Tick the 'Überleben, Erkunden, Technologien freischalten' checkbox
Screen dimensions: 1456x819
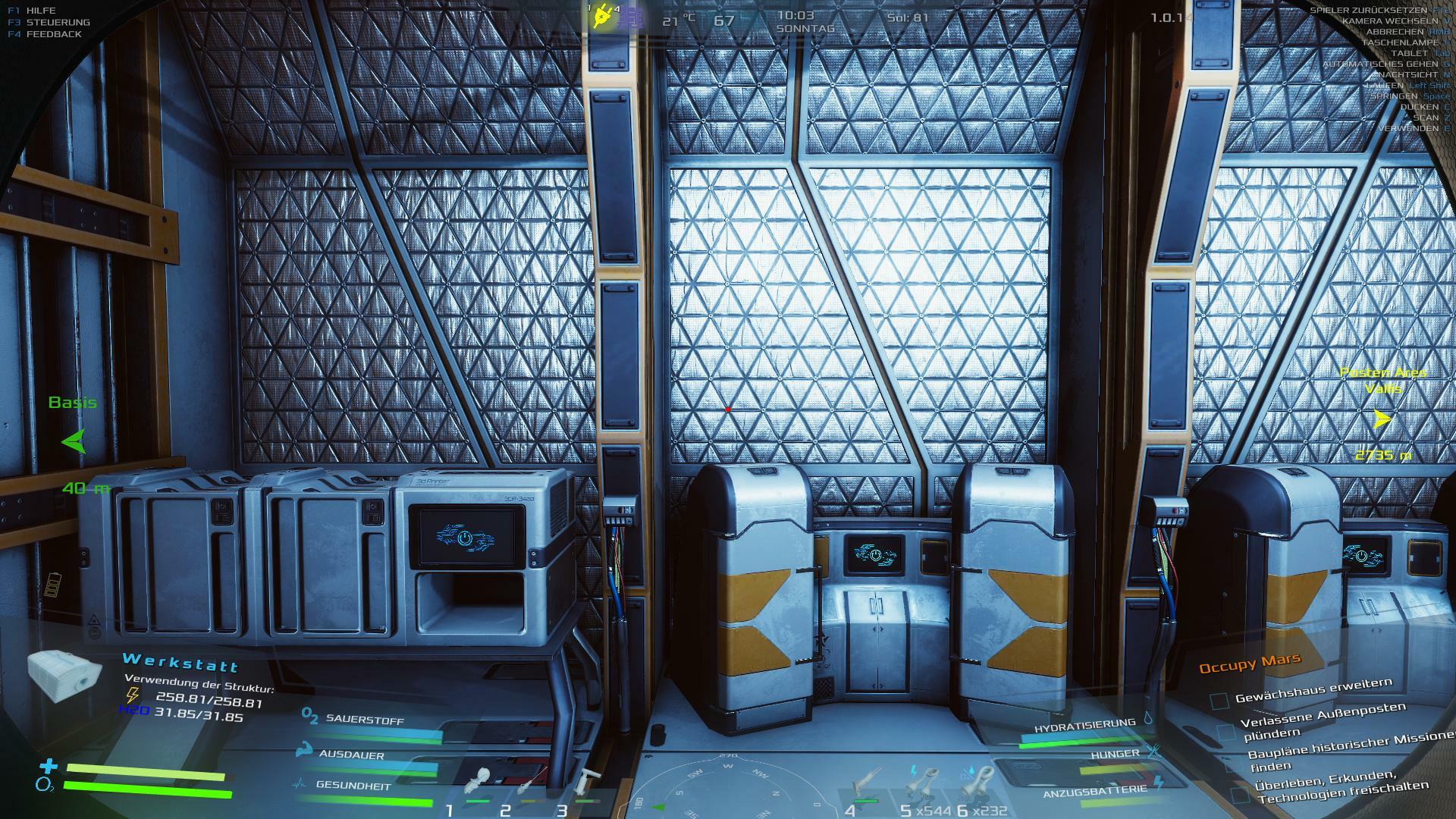pos(1240,795)
